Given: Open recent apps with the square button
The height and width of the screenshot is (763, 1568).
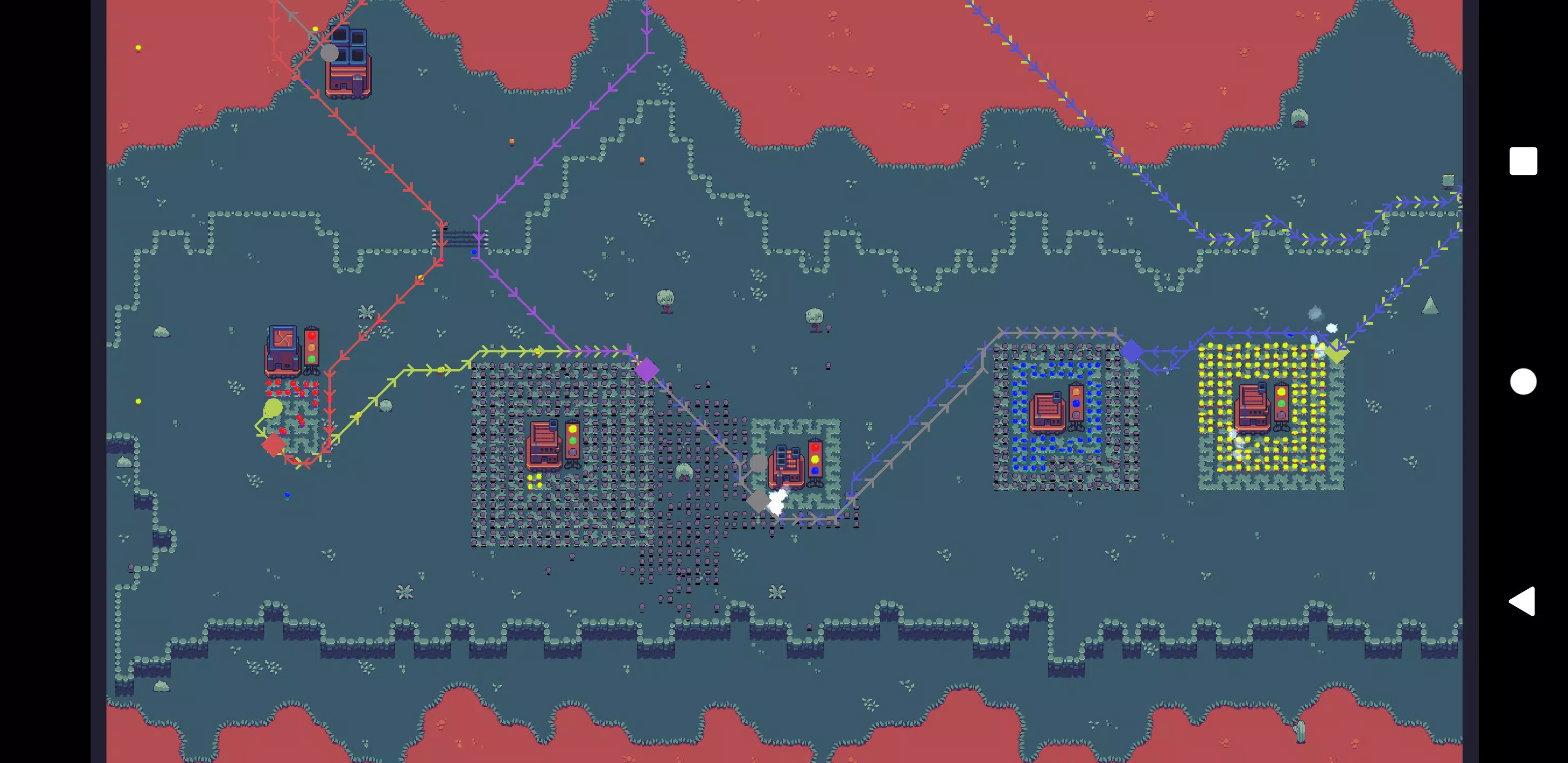Looking at the screenshot, I should click(x=1523, y=162).
